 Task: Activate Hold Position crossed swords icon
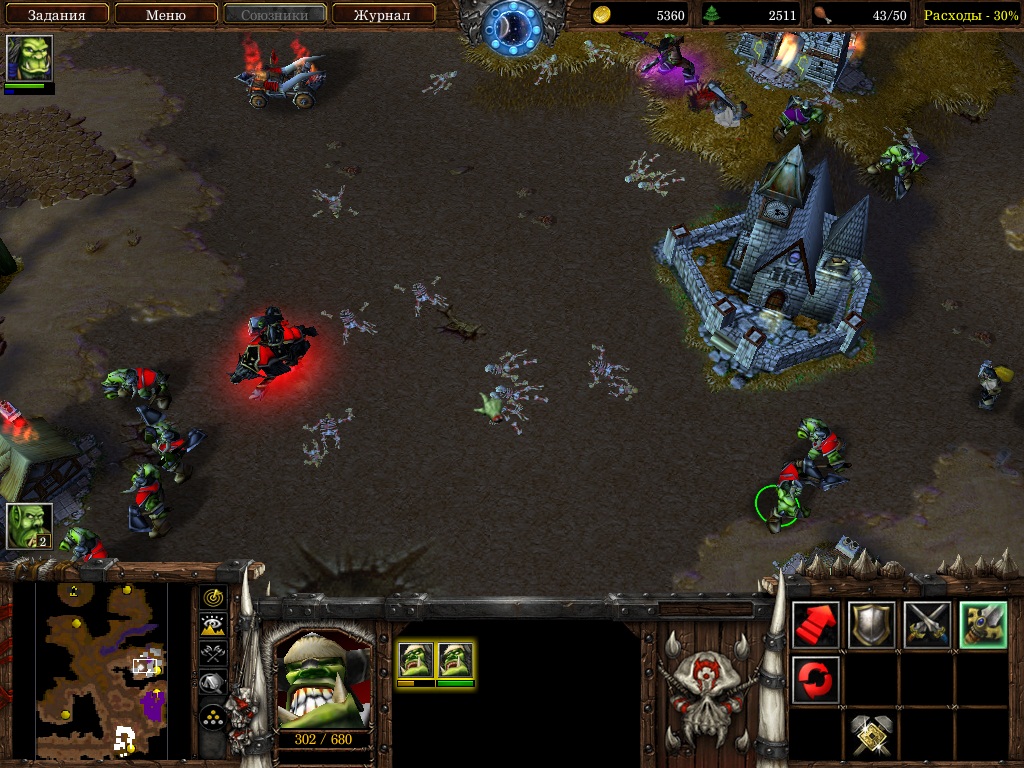(x=927, y=625)
